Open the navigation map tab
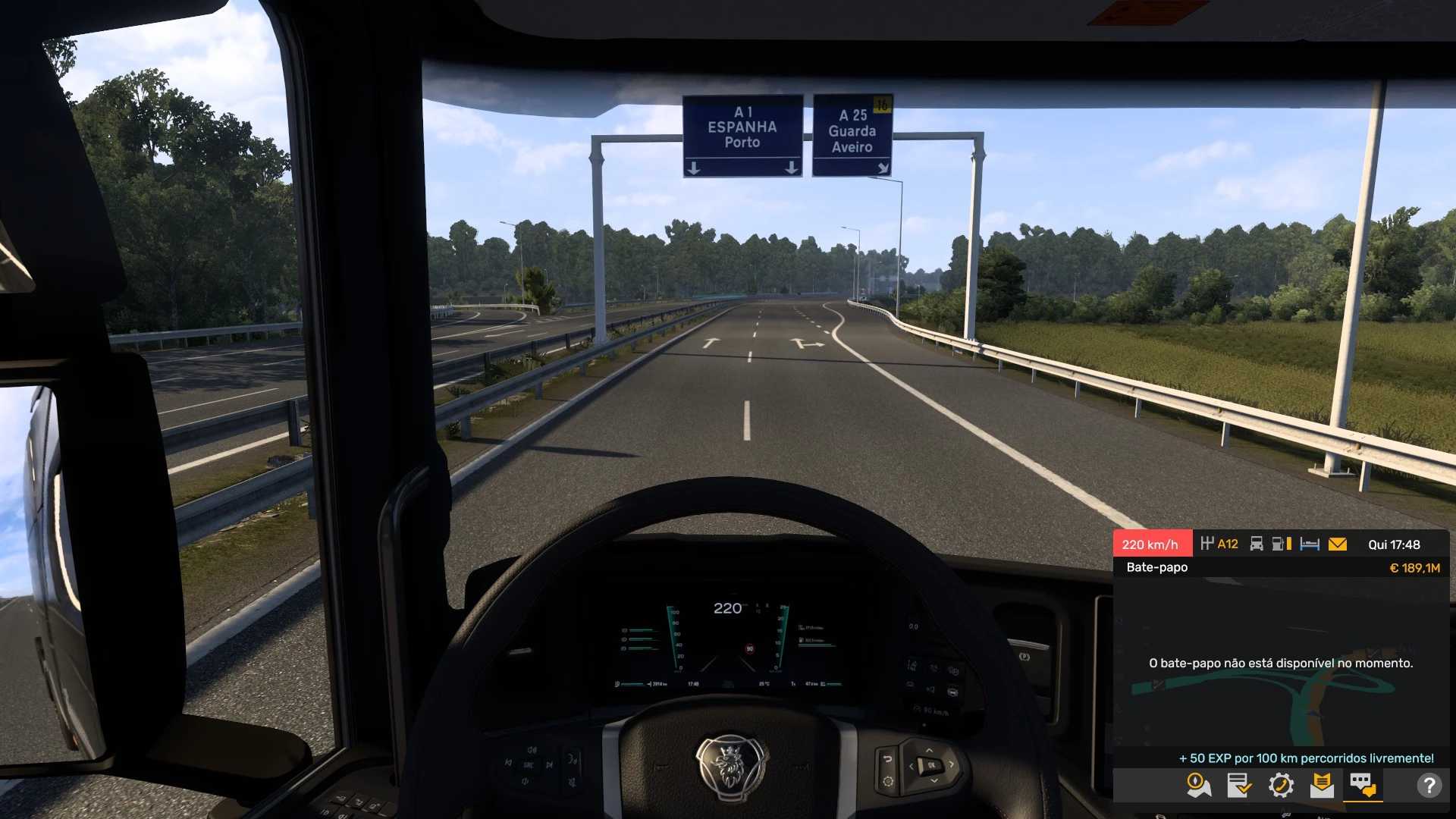Viewport: 1456px width, 819px height. coord(1199,785)
